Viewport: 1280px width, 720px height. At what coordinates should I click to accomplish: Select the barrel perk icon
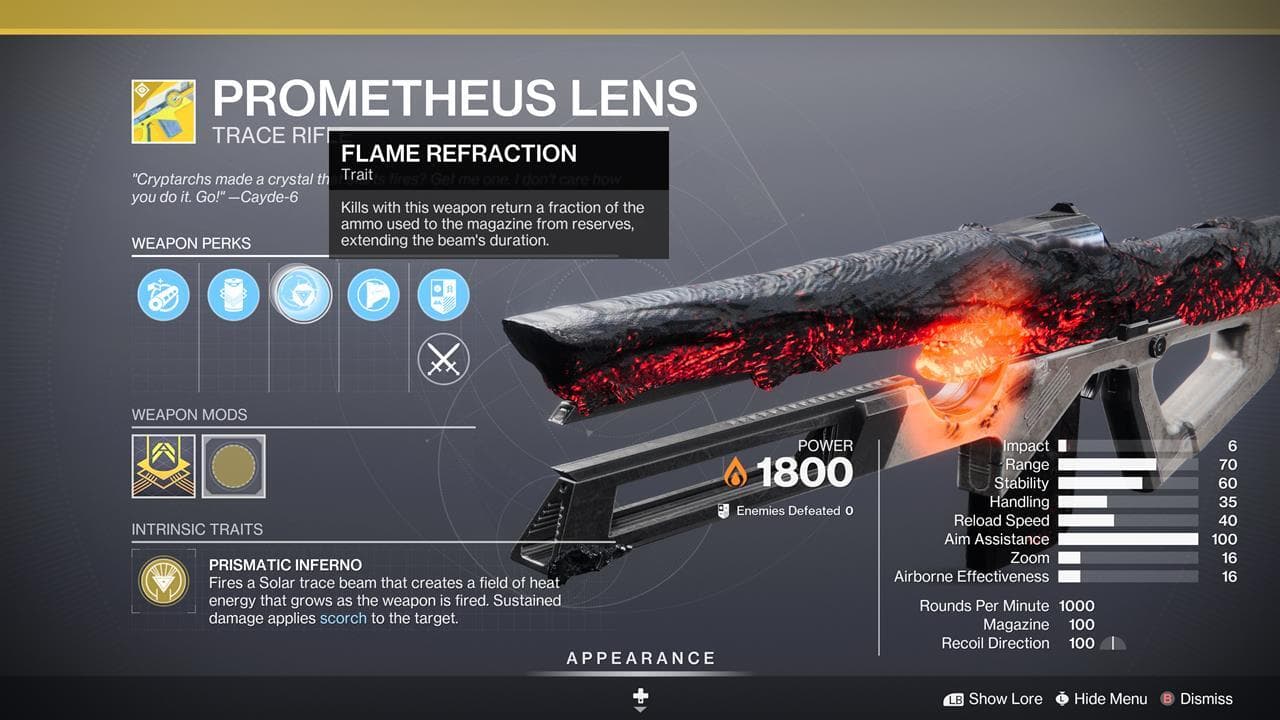(x=163, y=295)
